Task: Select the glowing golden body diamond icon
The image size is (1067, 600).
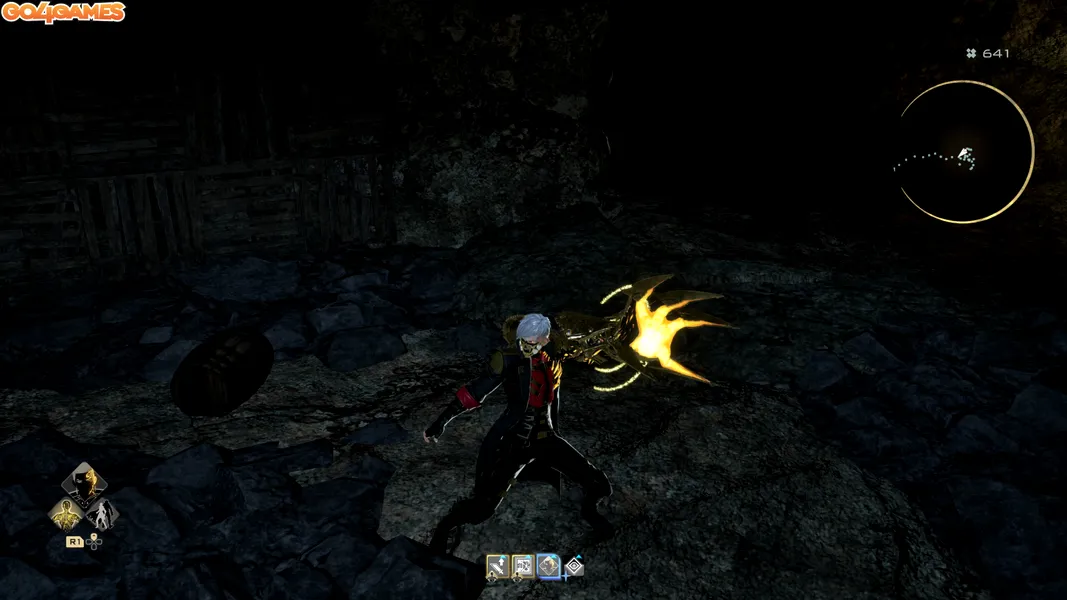Action: [66, 515]
